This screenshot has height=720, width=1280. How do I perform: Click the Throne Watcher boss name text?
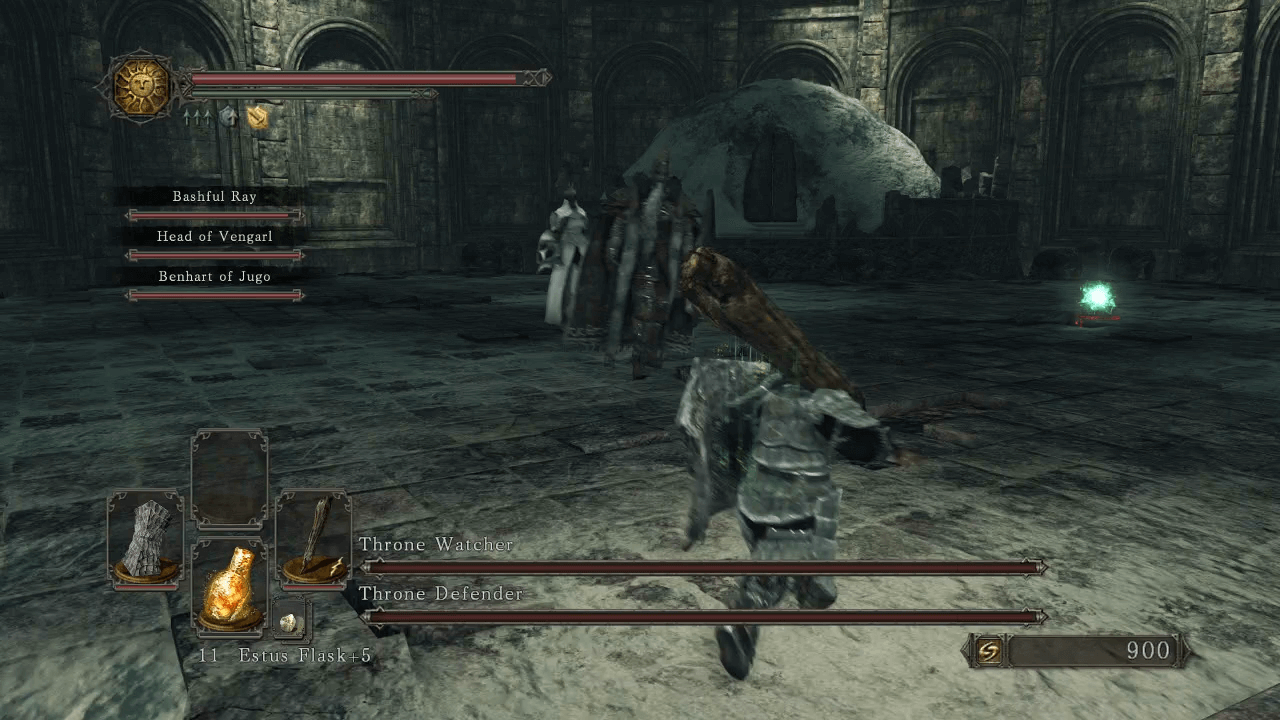pyautogui.click(x=436, y=544)
